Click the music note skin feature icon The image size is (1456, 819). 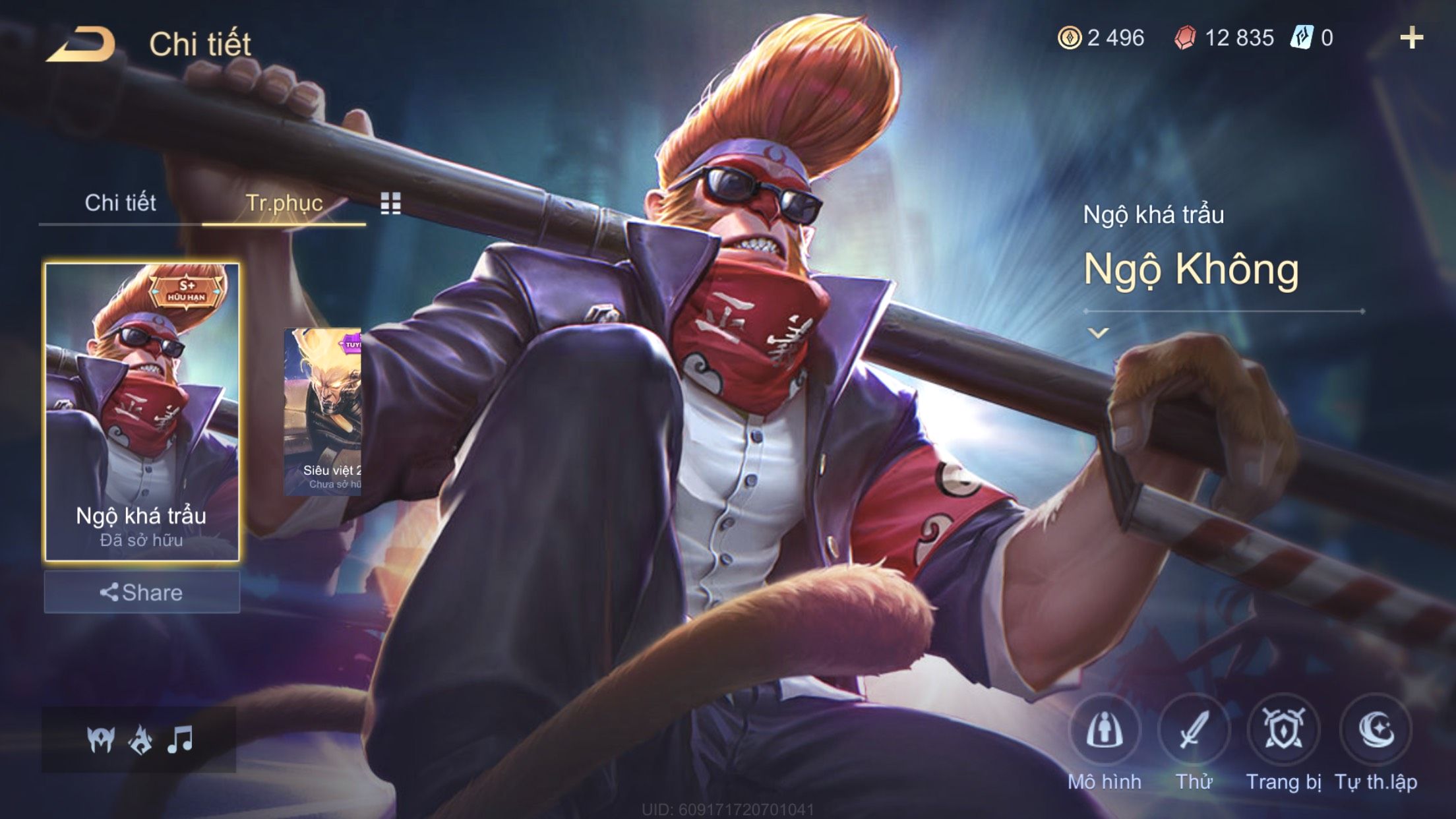click(180, 740)
